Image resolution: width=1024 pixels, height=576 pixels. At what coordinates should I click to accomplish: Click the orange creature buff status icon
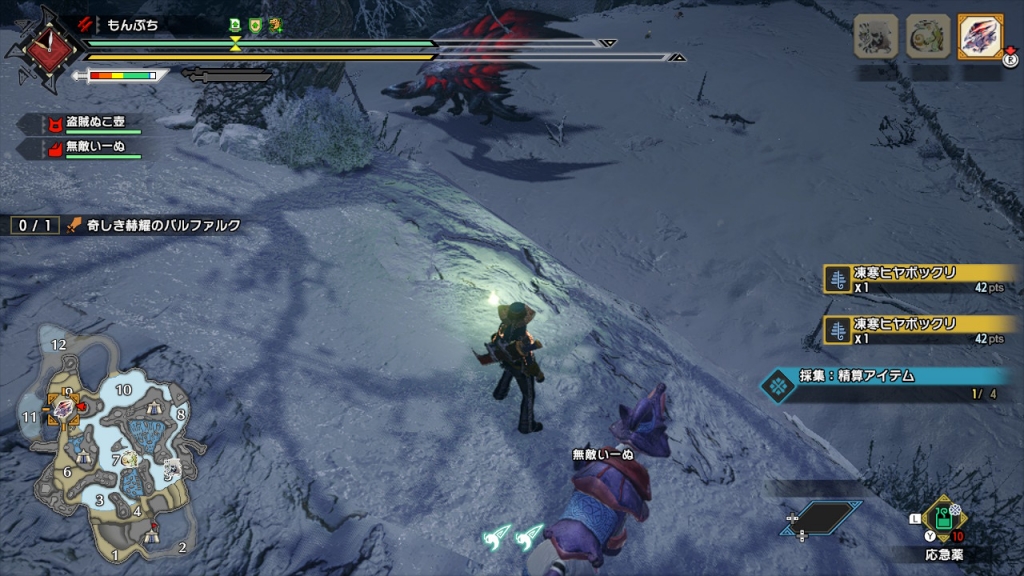click(x=275, y=25)
